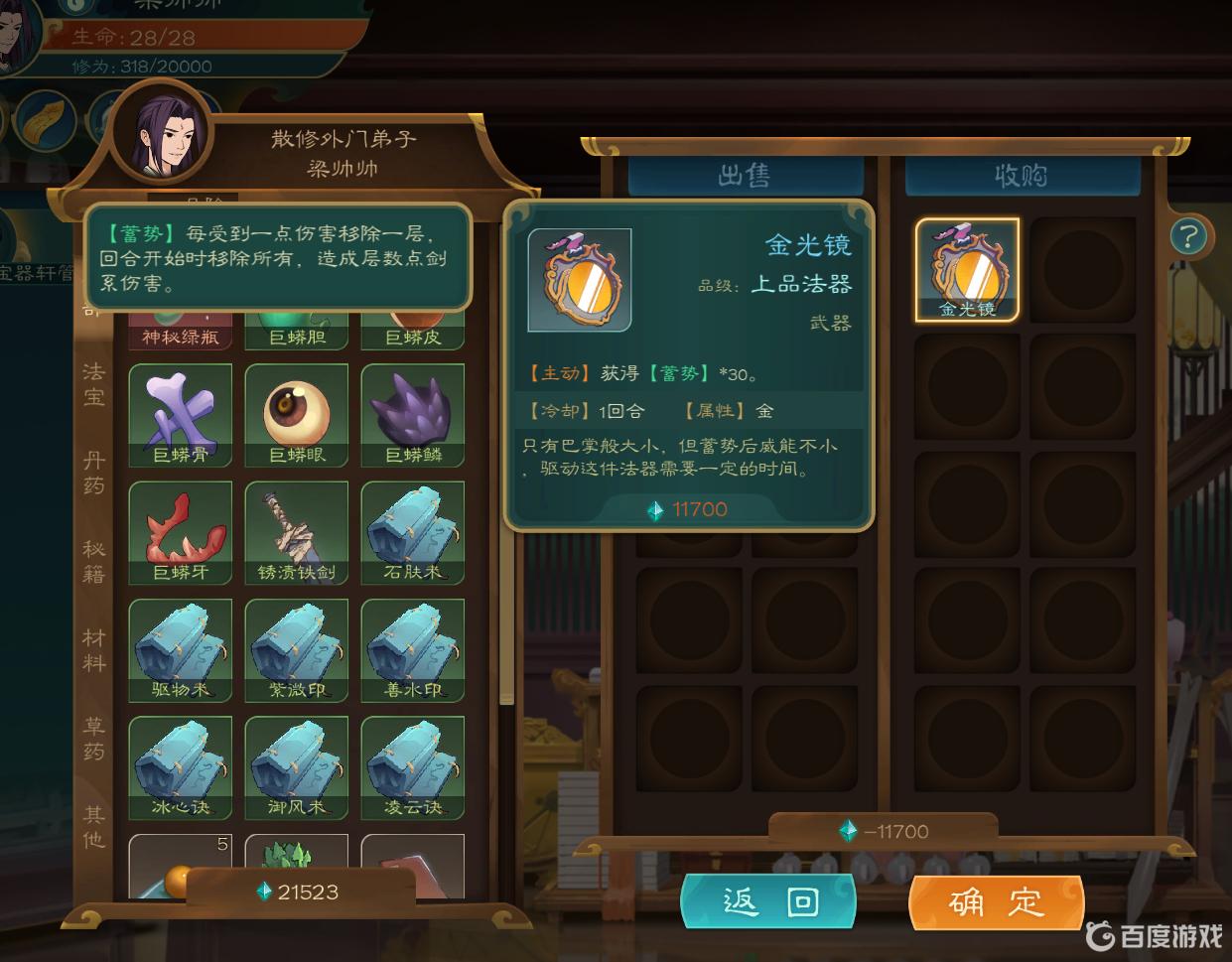This screenshot has height=962, width=1232.
Task: Open the question mark help button
Action: [1187, 236]
